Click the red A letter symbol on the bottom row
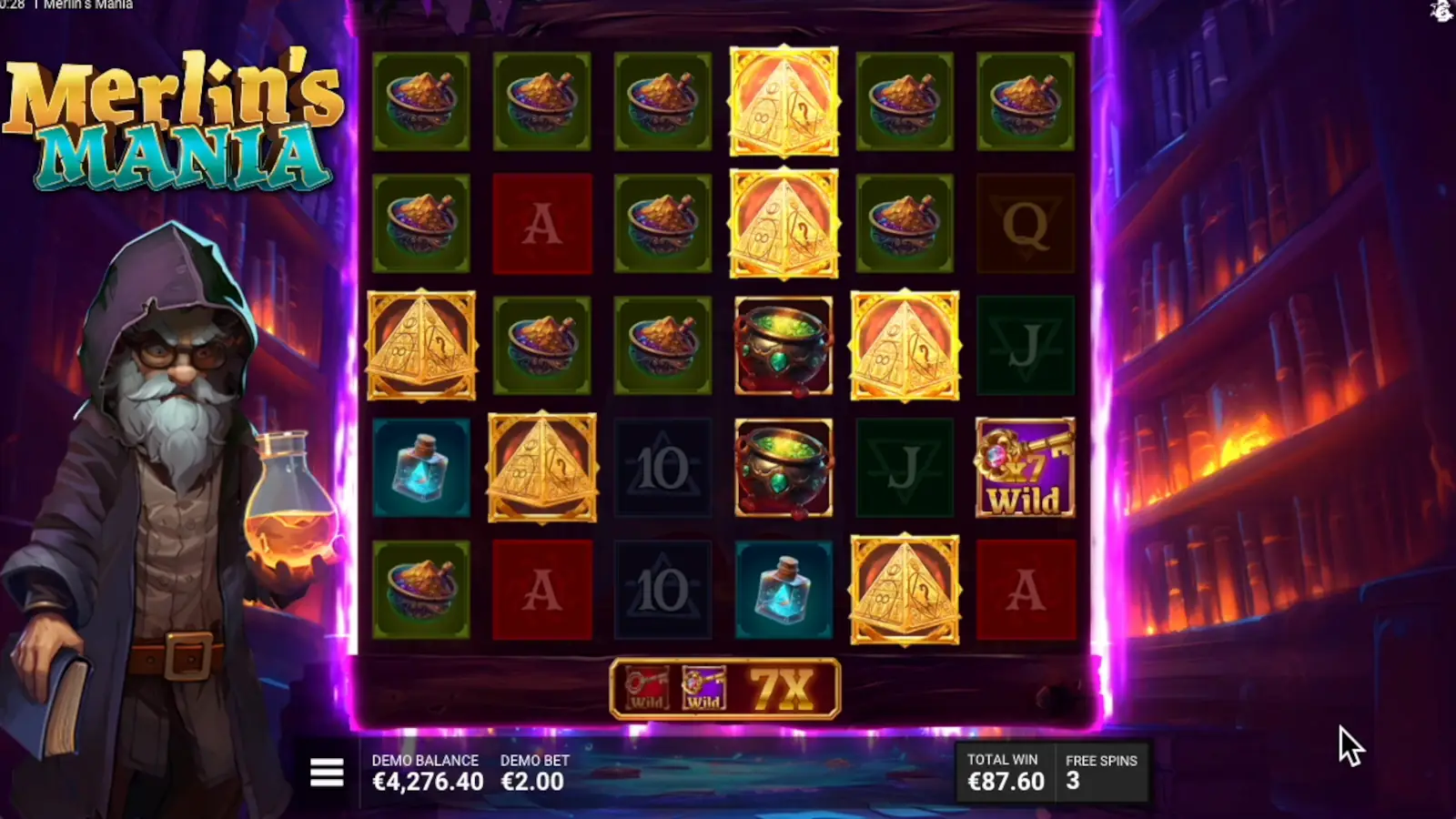Screen dimensions: 1456x819 (x=542, y=587)
